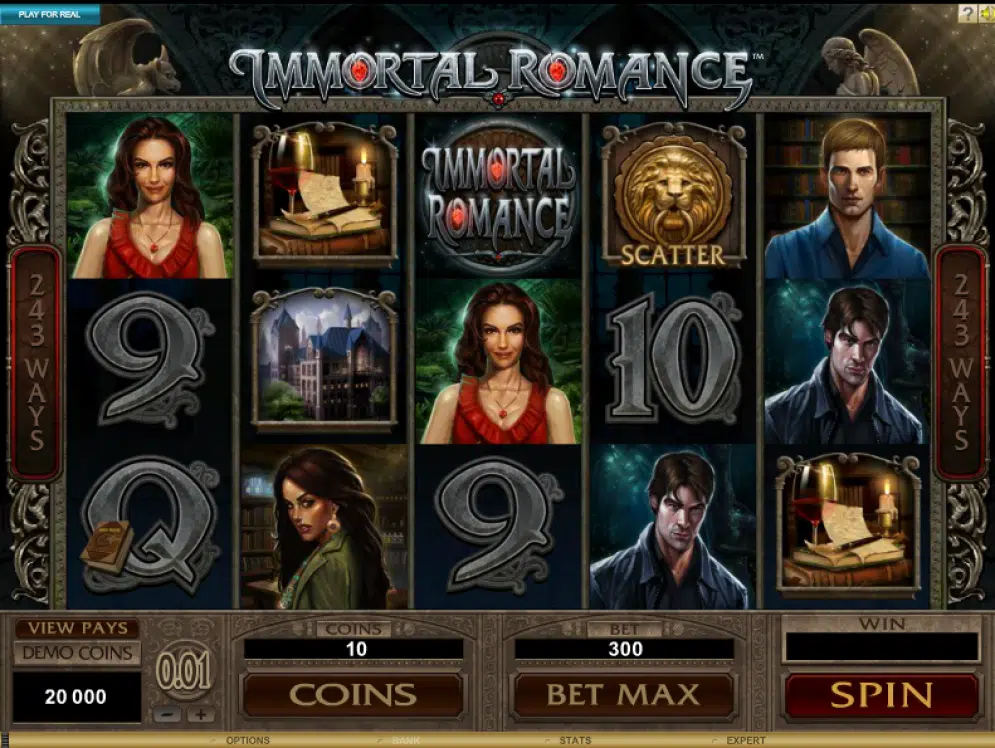Select the Coins button
The height and width of the screenshot is (748, 995).
coord(353,695)
